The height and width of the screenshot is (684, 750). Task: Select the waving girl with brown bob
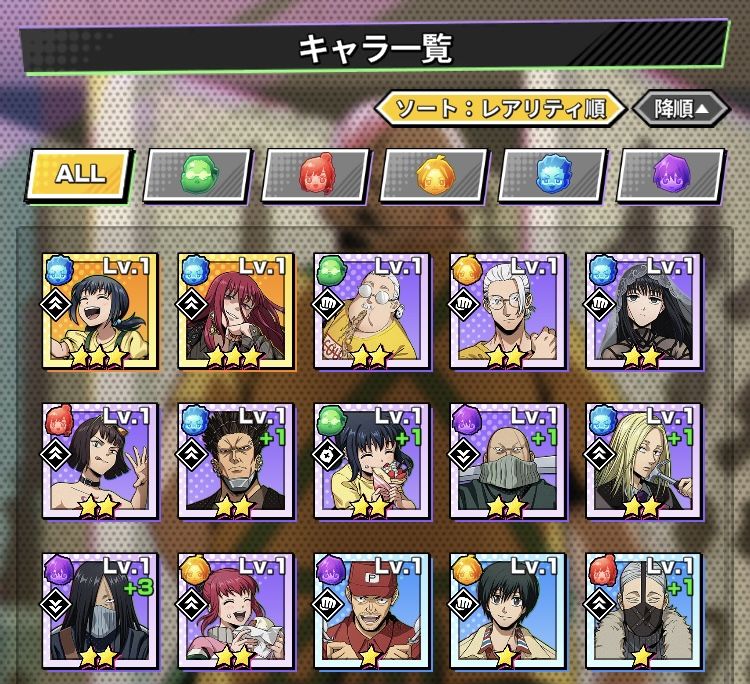click(x=99, y=460)
